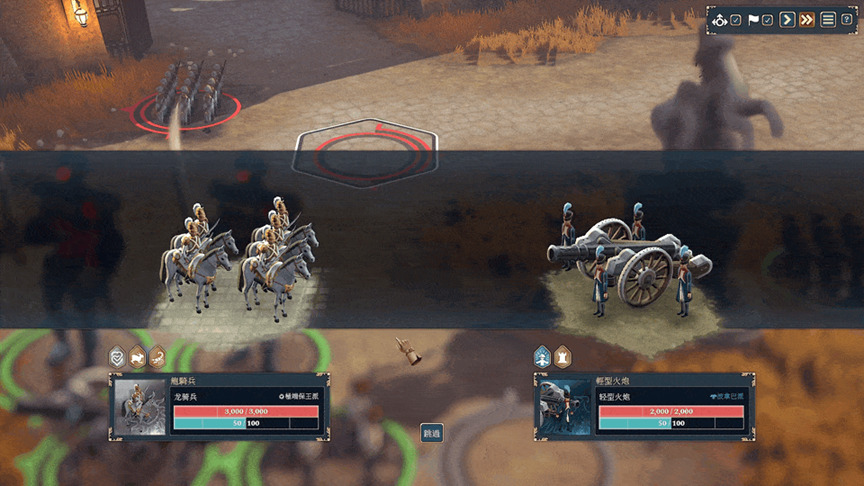Click the blue soldier trait icon above the cannon panel

[542, 355]
